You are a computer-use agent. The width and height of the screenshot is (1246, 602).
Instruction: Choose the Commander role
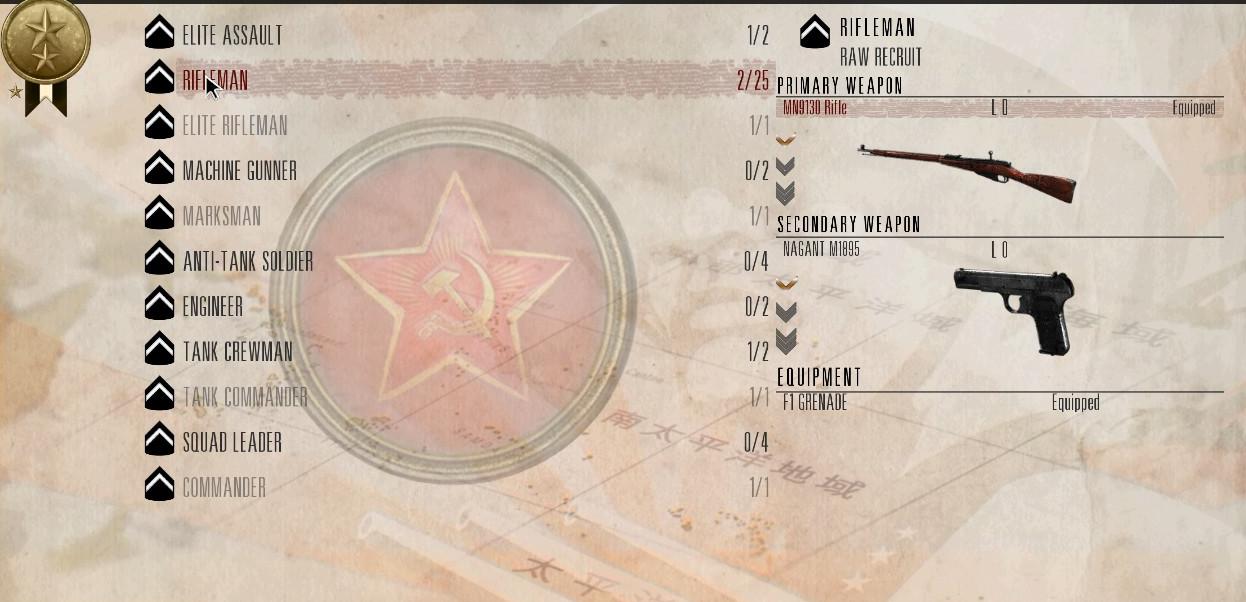click(x=224, y=488)
